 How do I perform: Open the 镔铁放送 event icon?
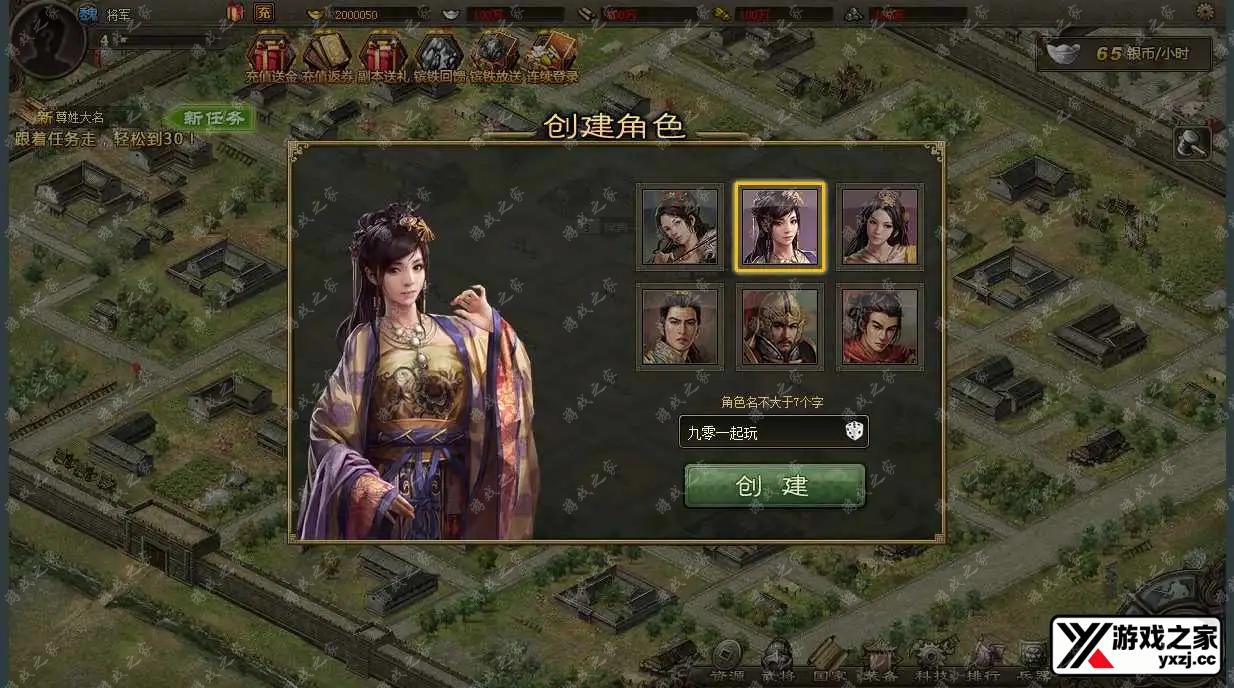(x=495, y=56)
